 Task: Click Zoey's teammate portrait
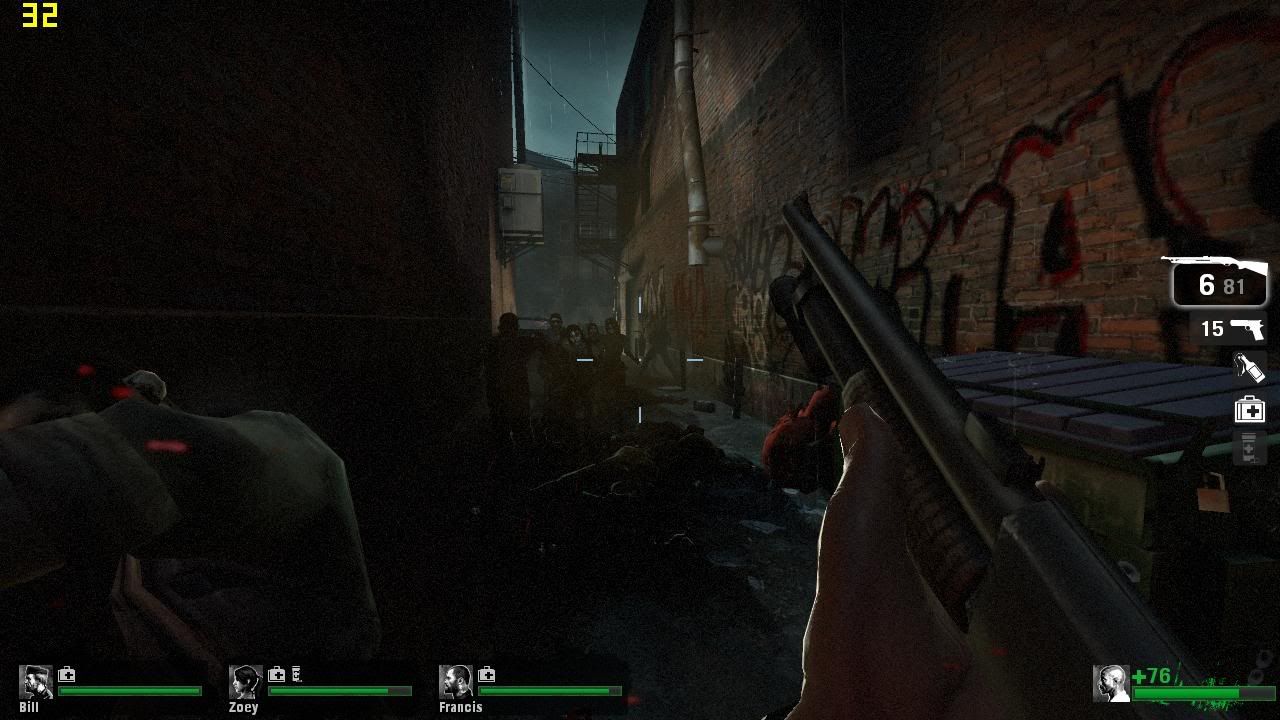point(246,682)
